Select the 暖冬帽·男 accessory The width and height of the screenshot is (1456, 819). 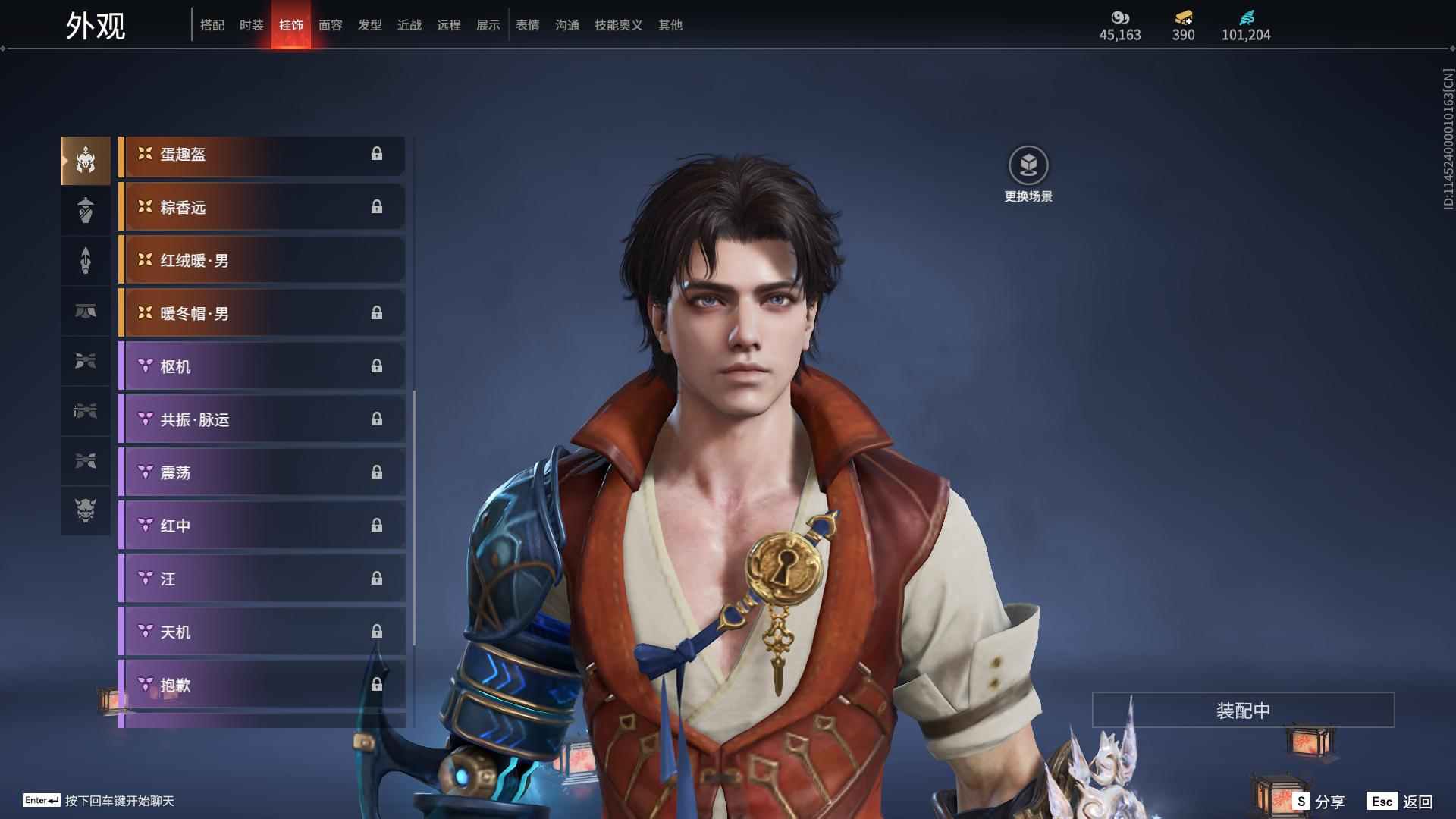[262, 314]
